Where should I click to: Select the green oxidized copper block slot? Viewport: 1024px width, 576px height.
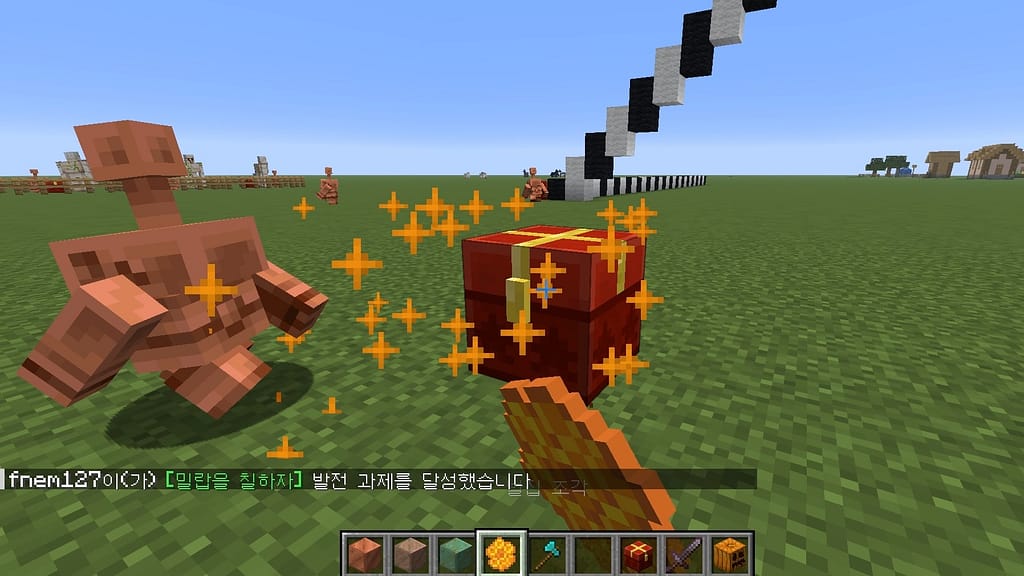454,552
